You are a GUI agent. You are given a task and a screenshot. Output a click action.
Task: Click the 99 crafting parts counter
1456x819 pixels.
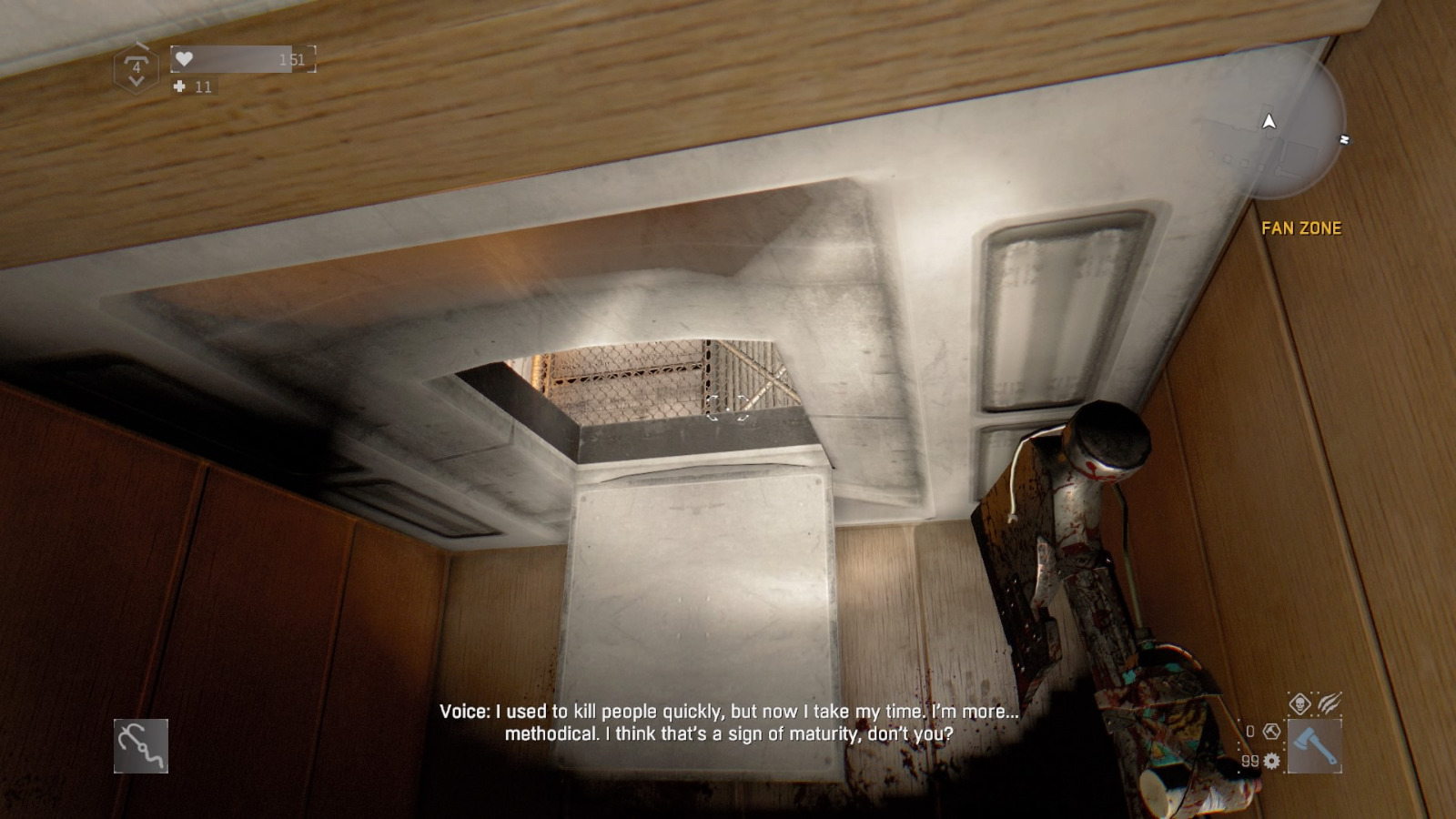pos(1249,762)
